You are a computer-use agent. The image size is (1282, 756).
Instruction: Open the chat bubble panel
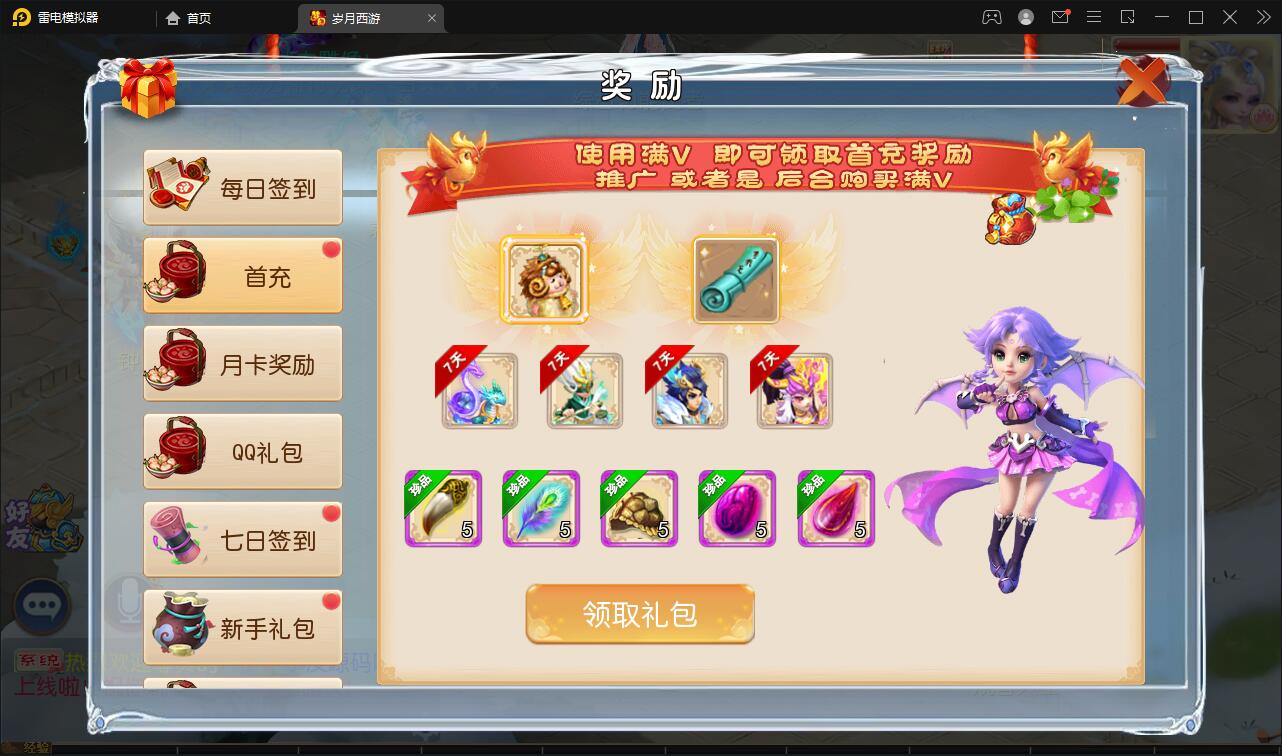coord(42,608)
